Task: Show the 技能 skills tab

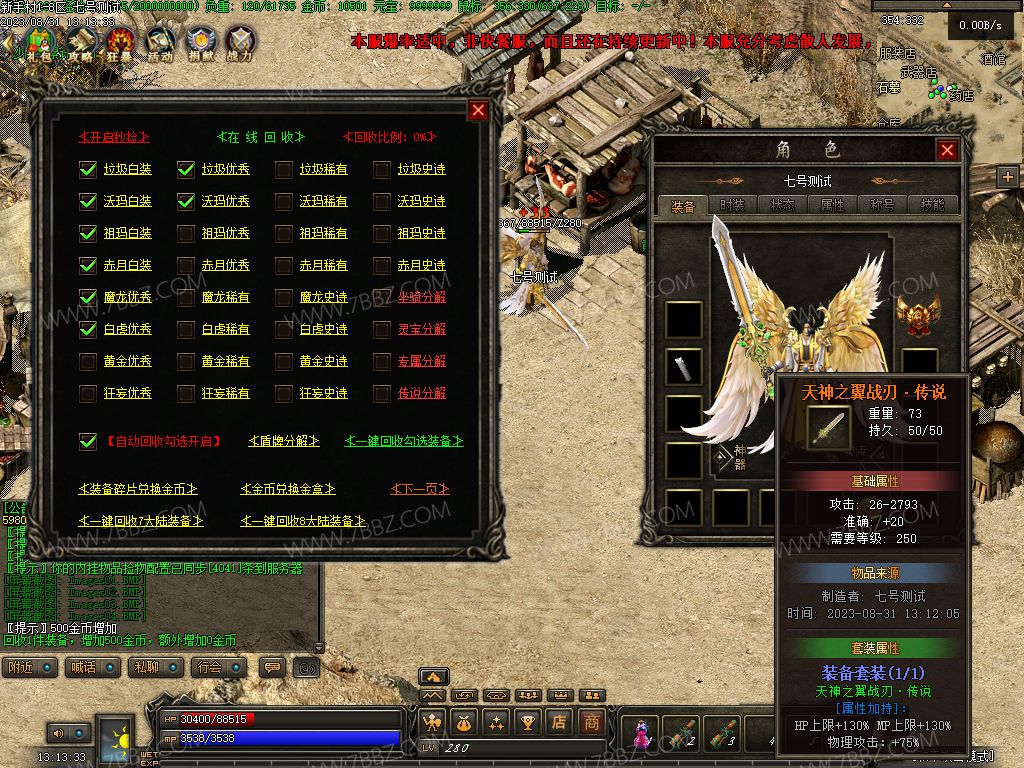Action: click(x=932, y=205)
